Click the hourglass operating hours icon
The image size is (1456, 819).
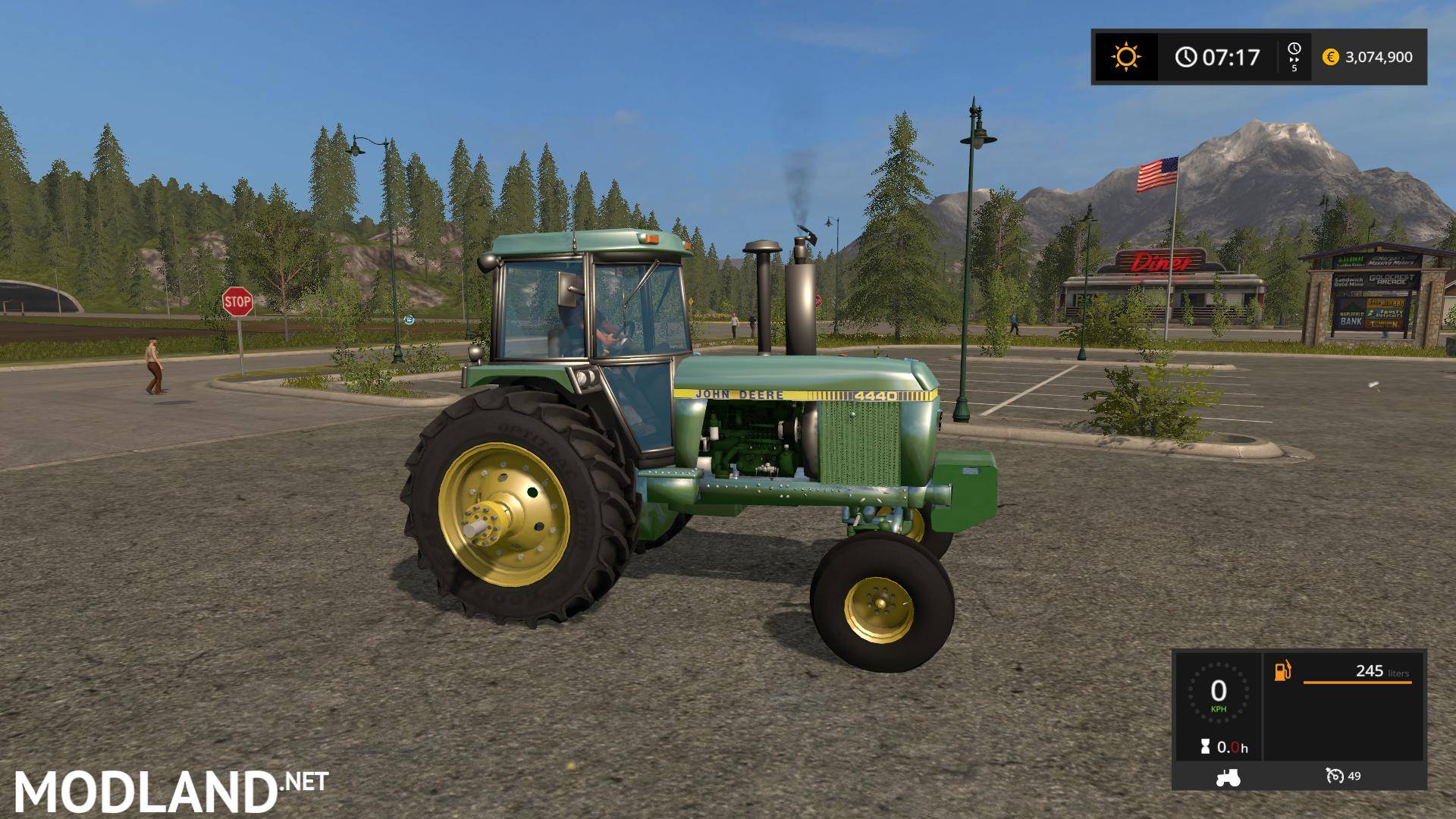click(x=1205, y=745)
